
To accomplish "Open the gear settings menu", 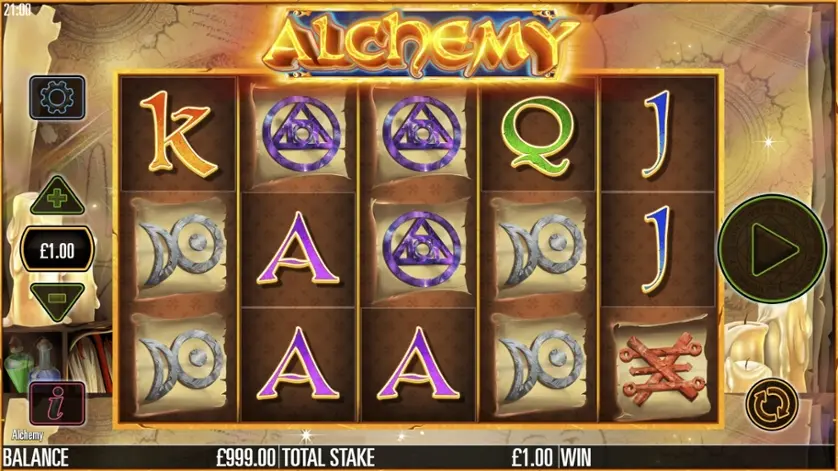I will click(x=57, y=98).
